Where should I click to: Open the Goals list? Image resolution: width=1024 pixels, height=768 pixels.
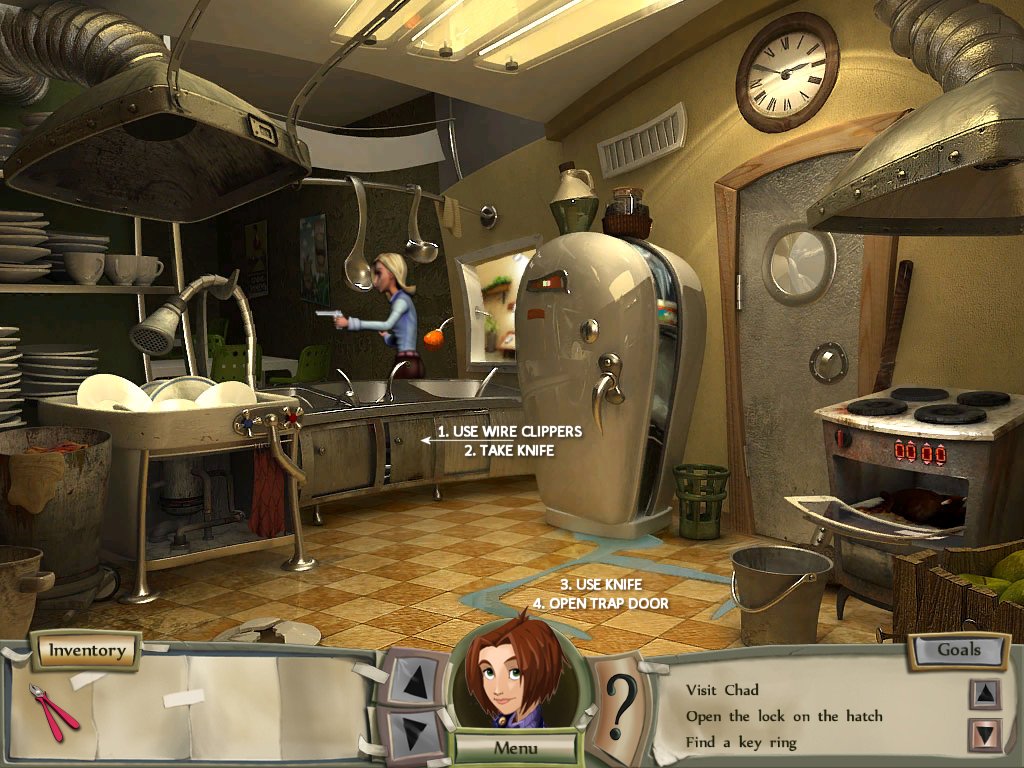tap(957, 649)
